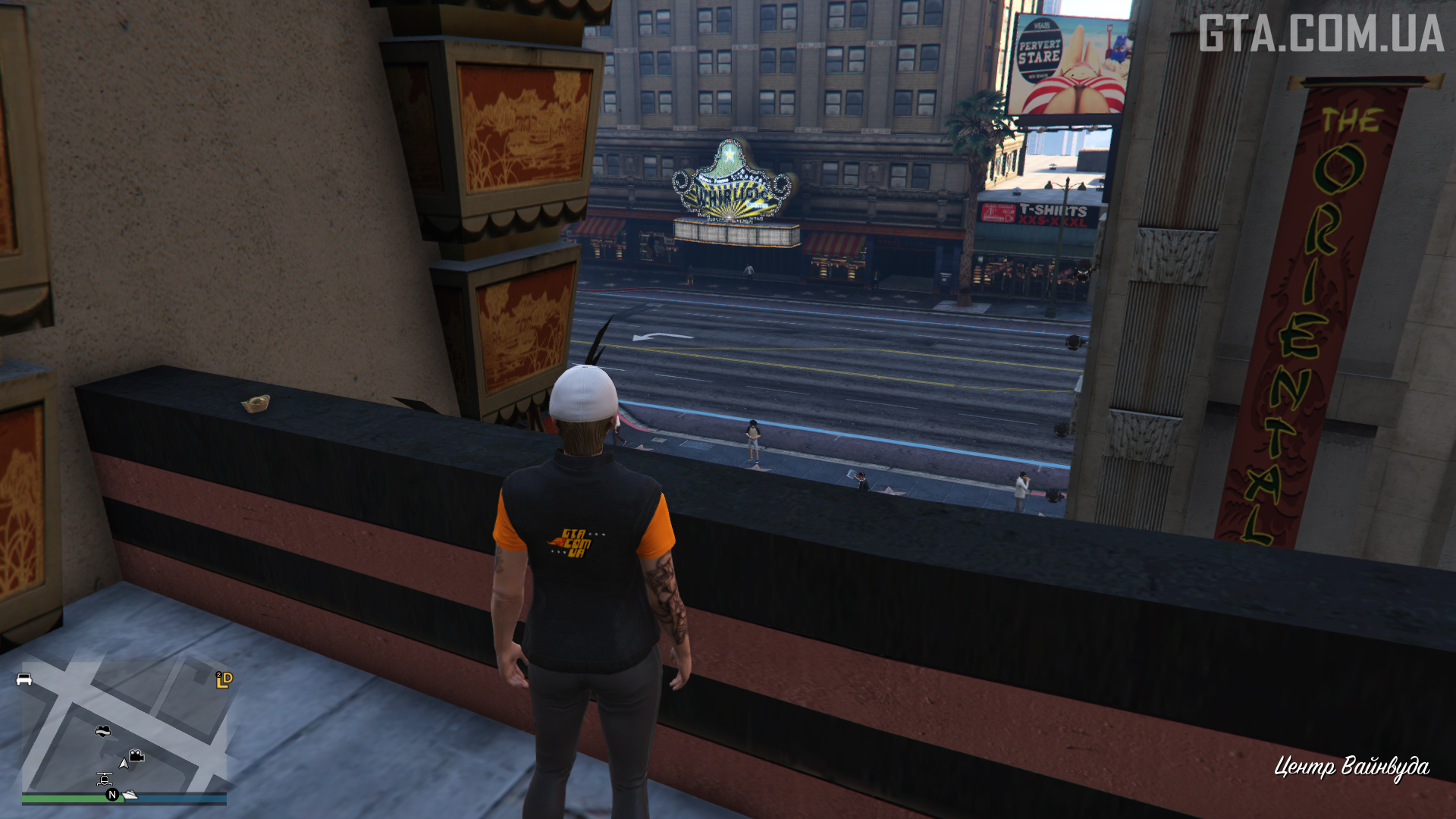Image resolution: width=1456 pixels, height=819 pixels.
Task: Select the heart-shaped blip on the minimap
Action: 103,731
